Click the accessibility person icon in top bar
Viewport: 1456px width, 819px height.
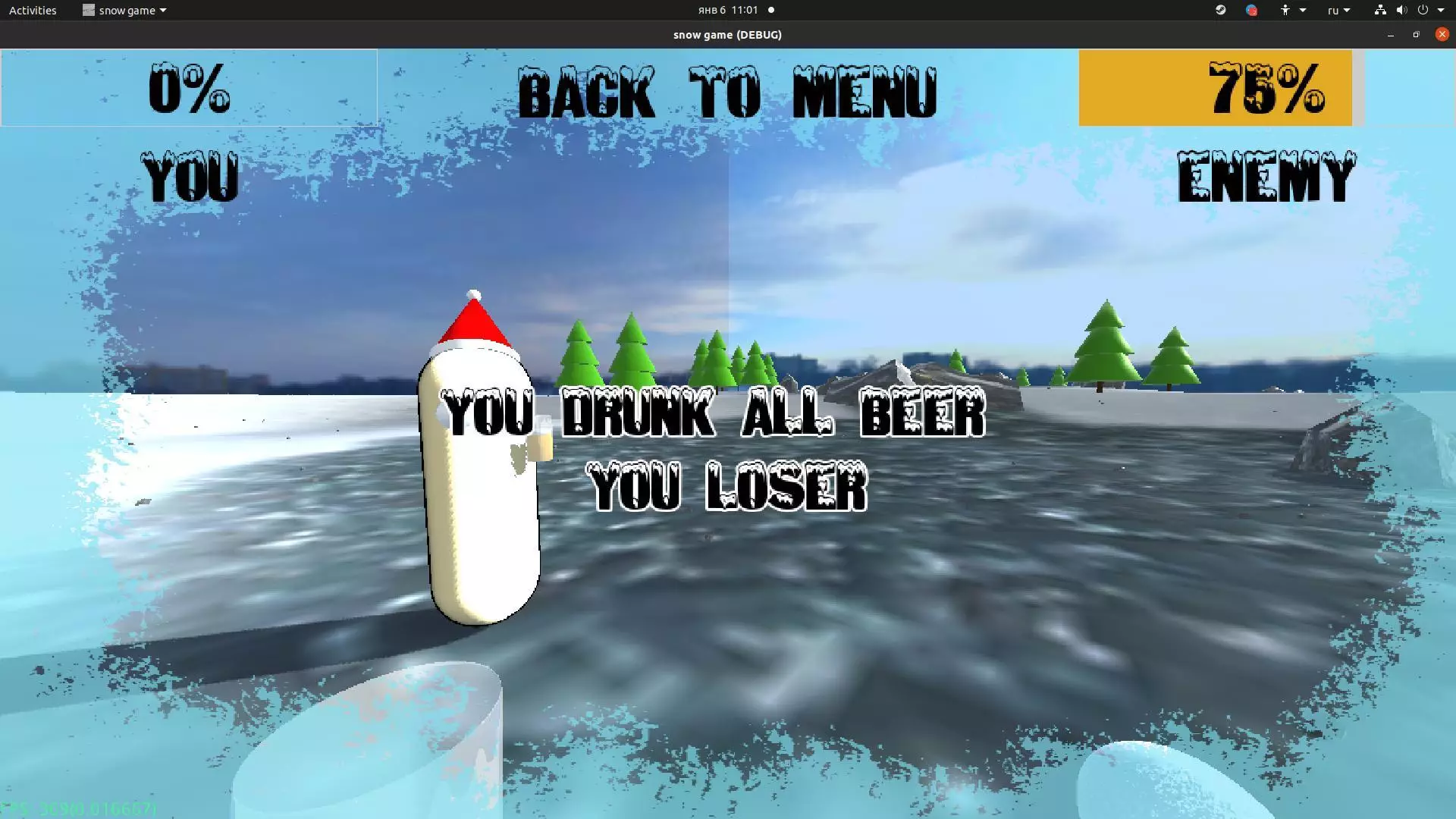pyautogui.click(x=1285, y=10)
